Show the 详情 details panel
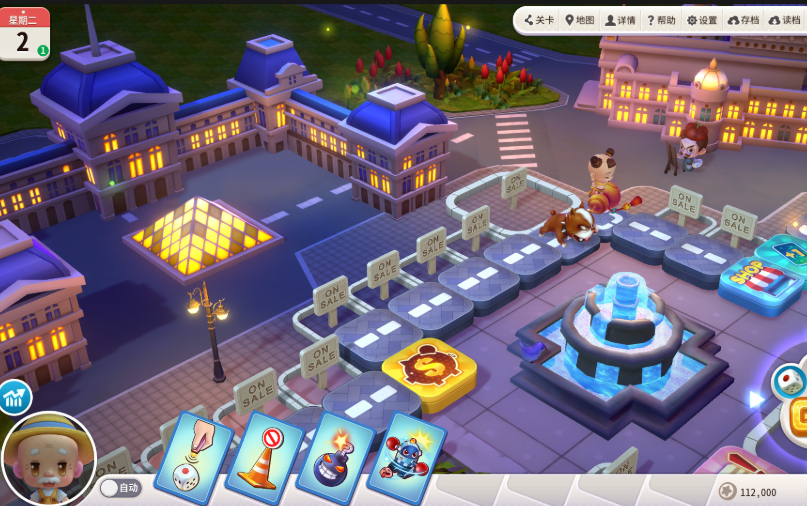Viewport: 807px width, 506px height. click(620, 20)
